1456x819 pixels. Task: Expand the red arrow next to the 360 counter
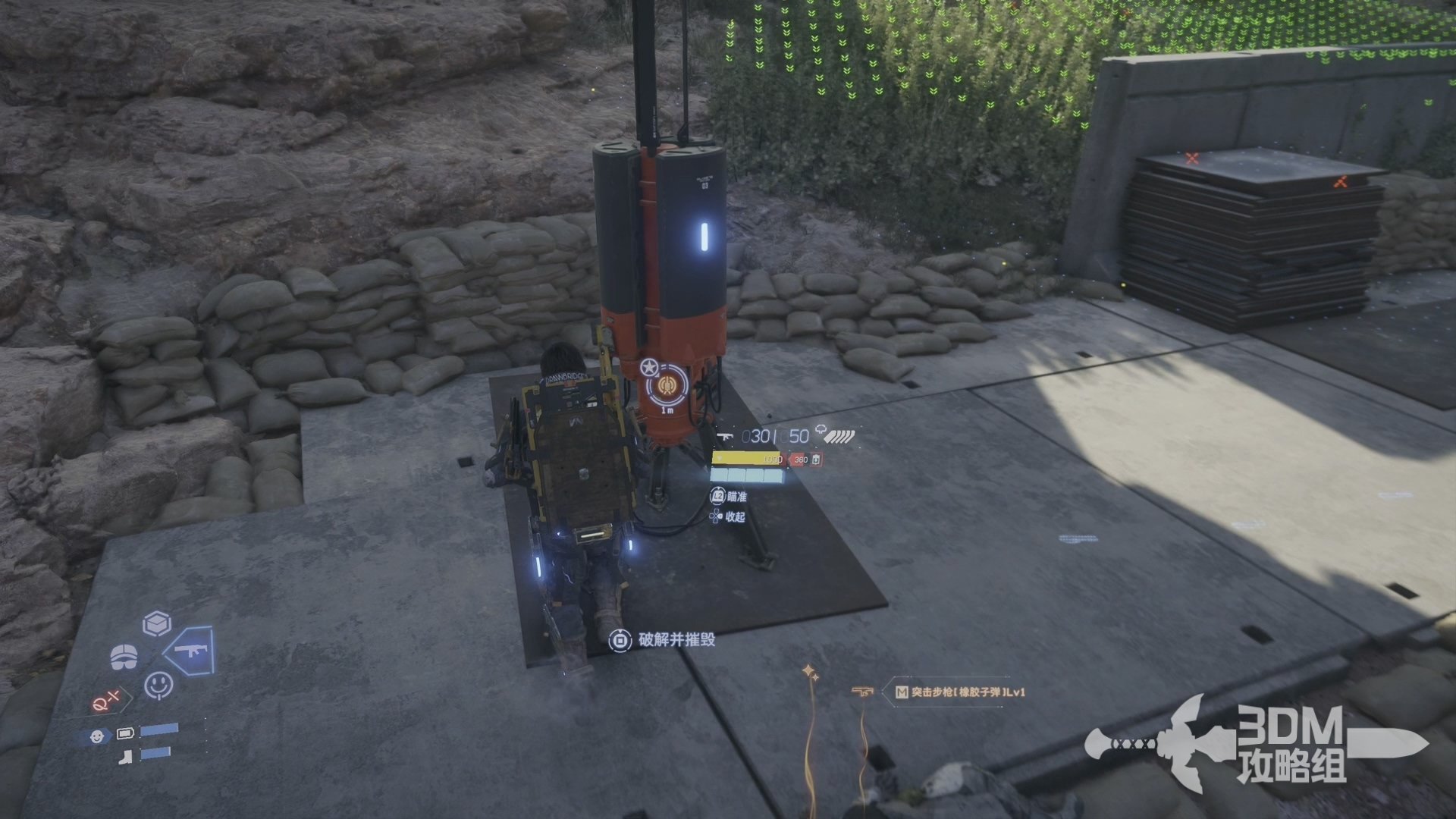coord(791,460)
